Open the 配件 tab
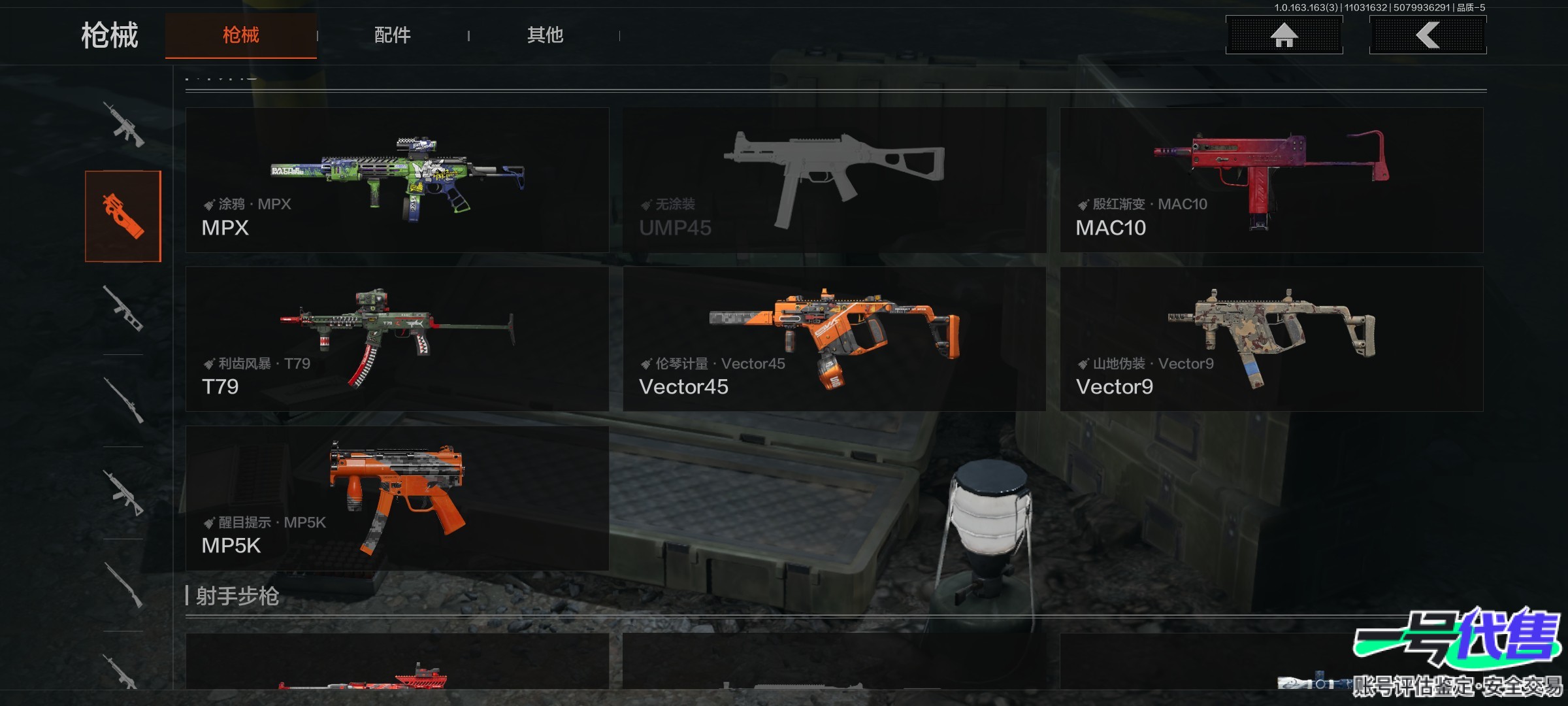 pos(392,35)
